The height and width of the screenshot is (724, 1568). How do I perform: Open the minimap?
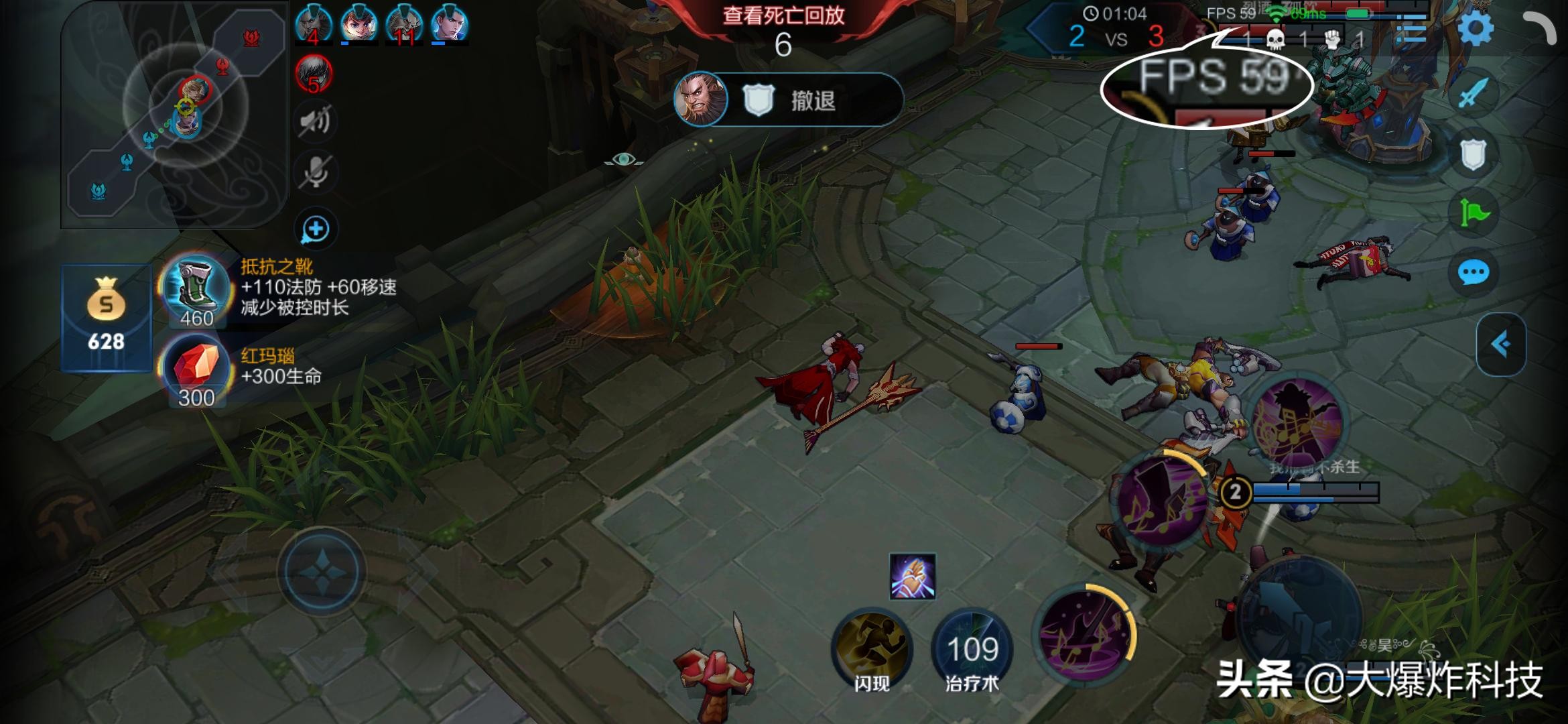coord(174,114)
